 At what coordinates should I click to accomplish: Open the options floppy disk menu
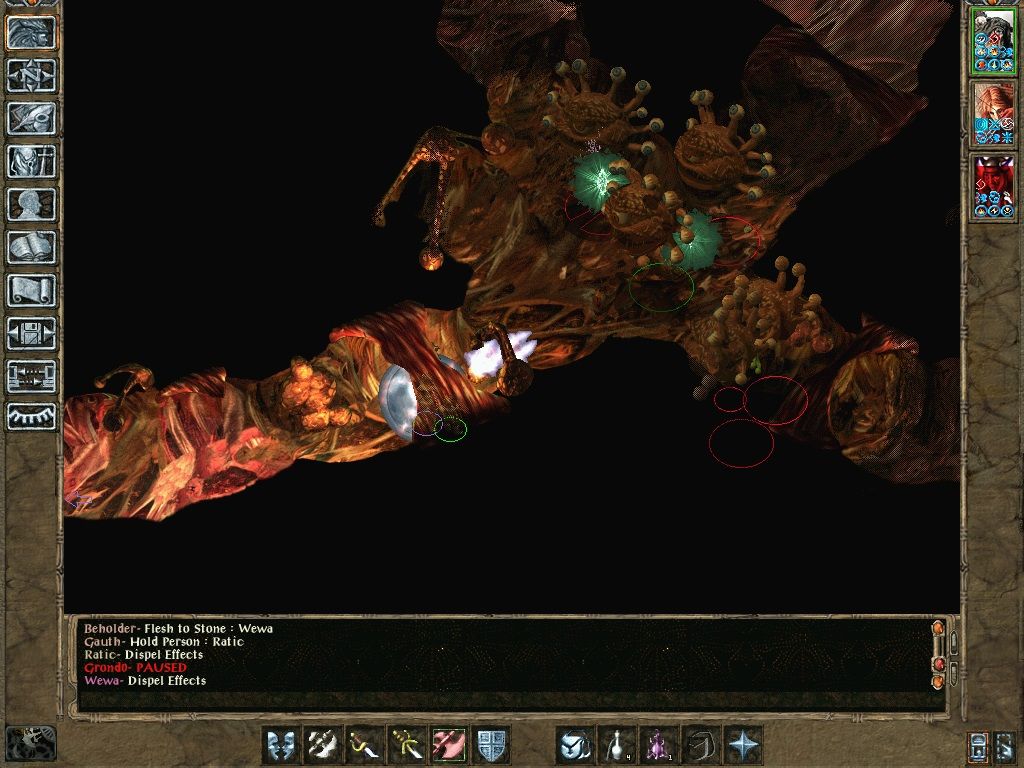(31, 334)
